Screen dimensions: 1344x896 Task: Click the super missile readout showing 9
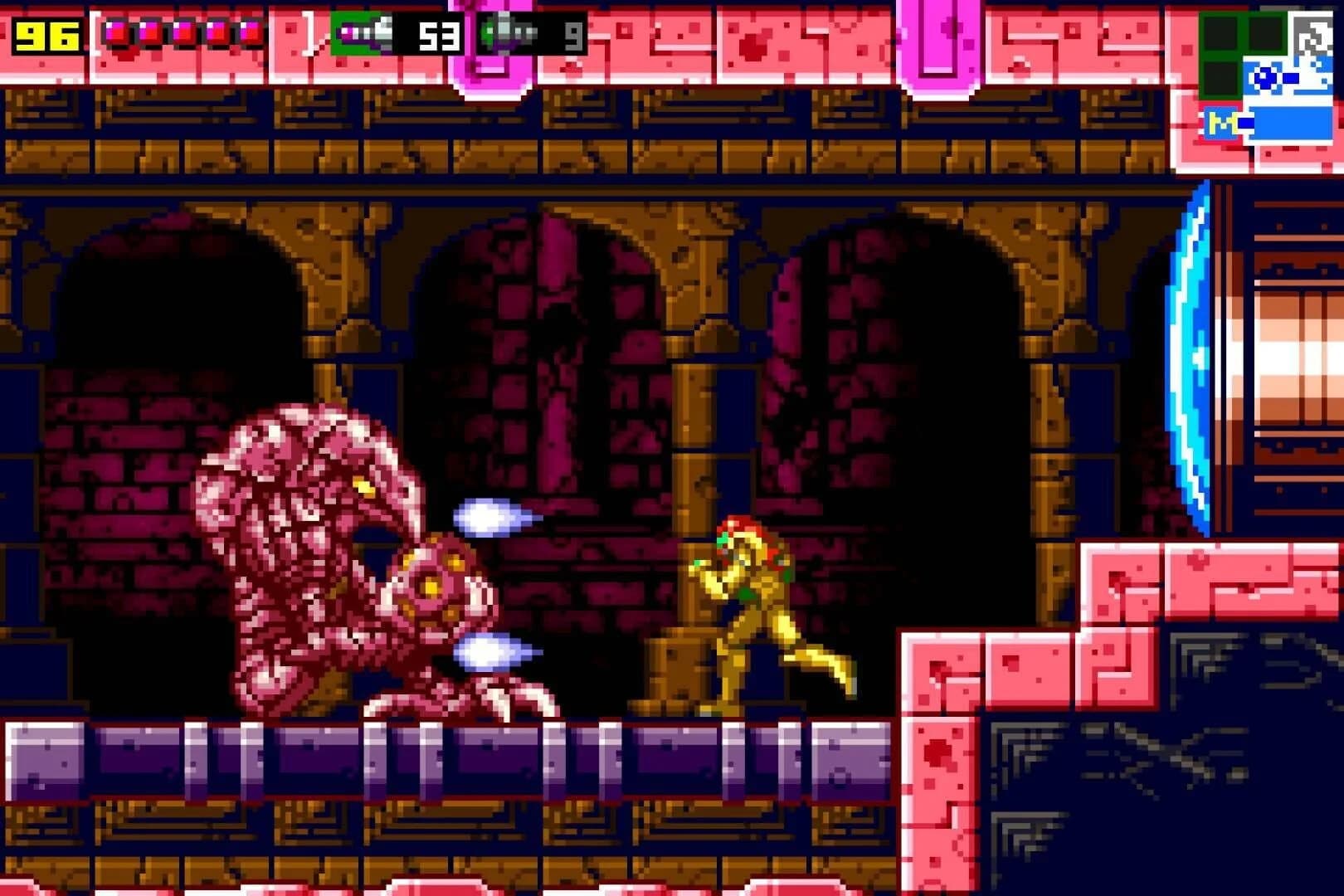tap(572, 37)
